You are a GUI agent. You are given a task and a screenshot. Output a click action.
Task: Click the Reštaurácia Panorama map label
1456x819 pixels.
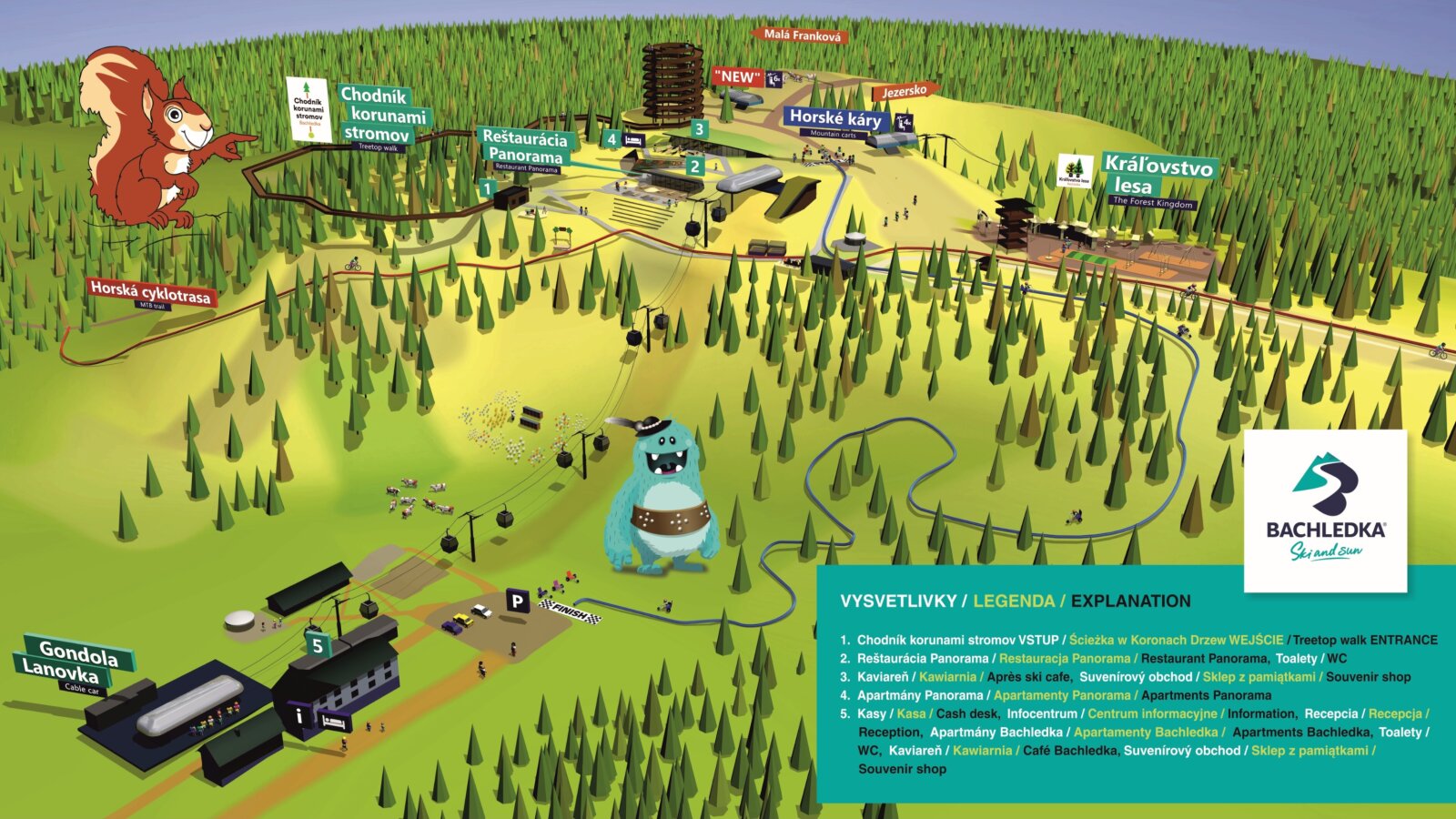pos(525,147)
